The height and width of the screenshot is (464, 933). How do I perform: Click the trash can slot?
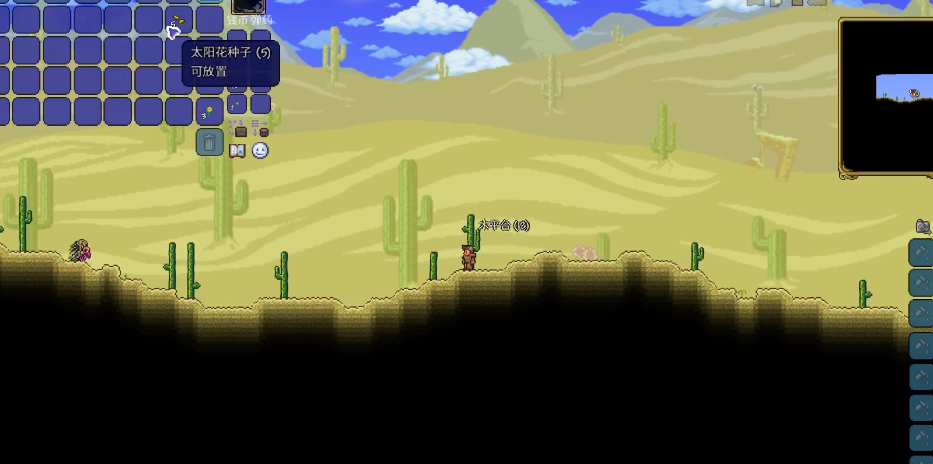[x=209, y=142]
